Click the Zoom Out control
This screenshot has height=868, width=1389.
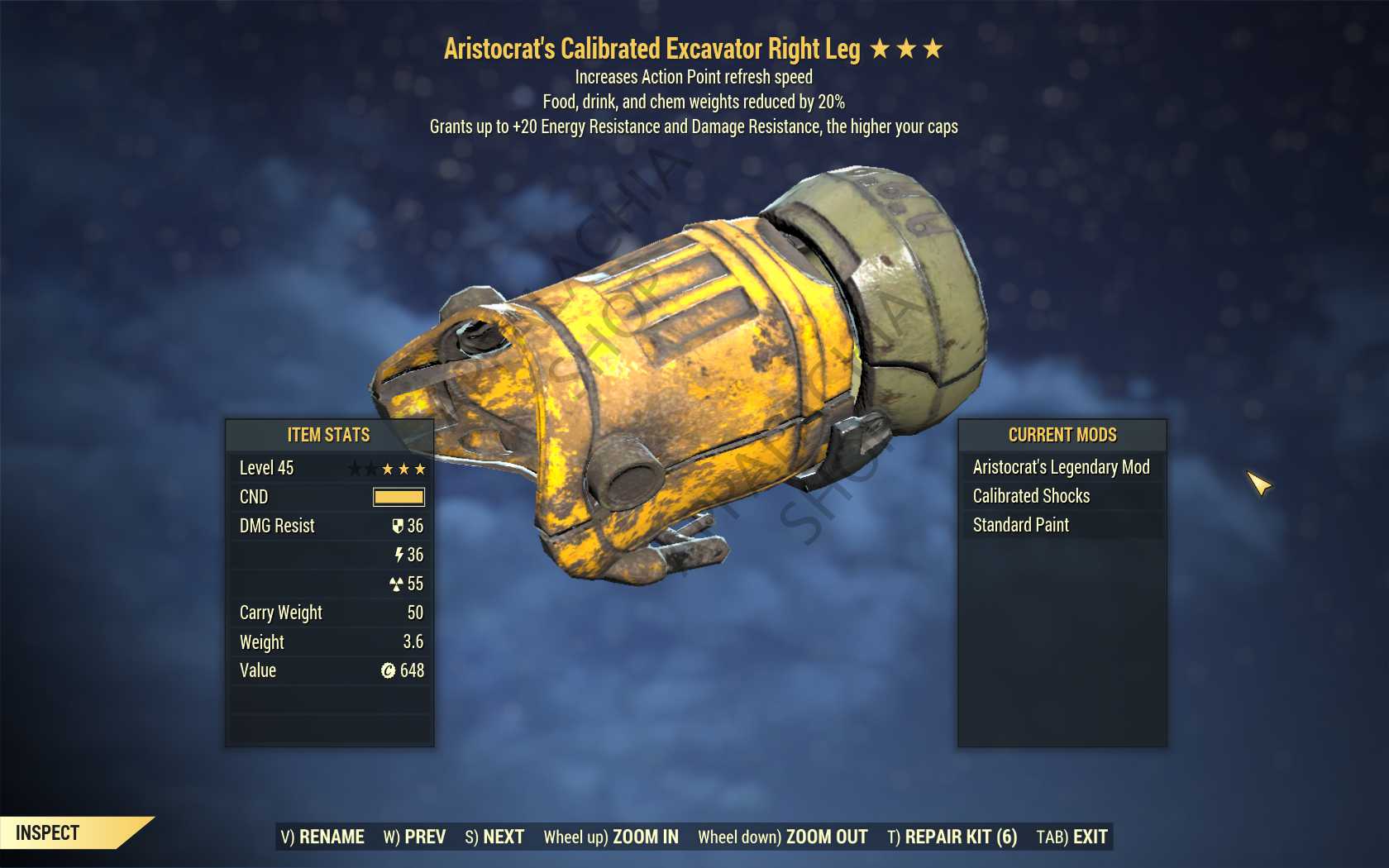[x=782, y=837]
